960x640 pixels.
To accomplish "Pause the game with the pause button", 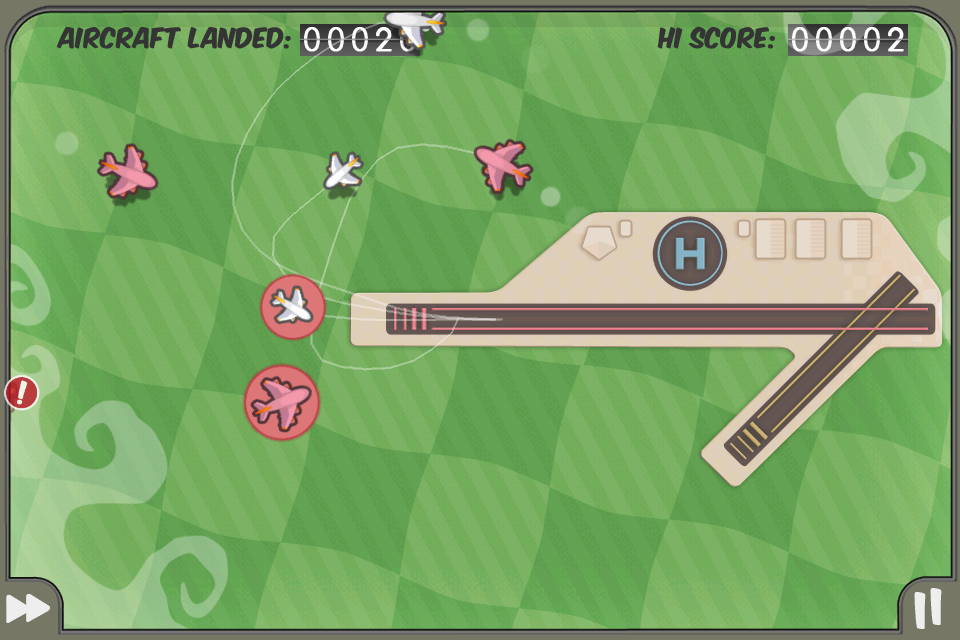I will [x=928, y=607].
